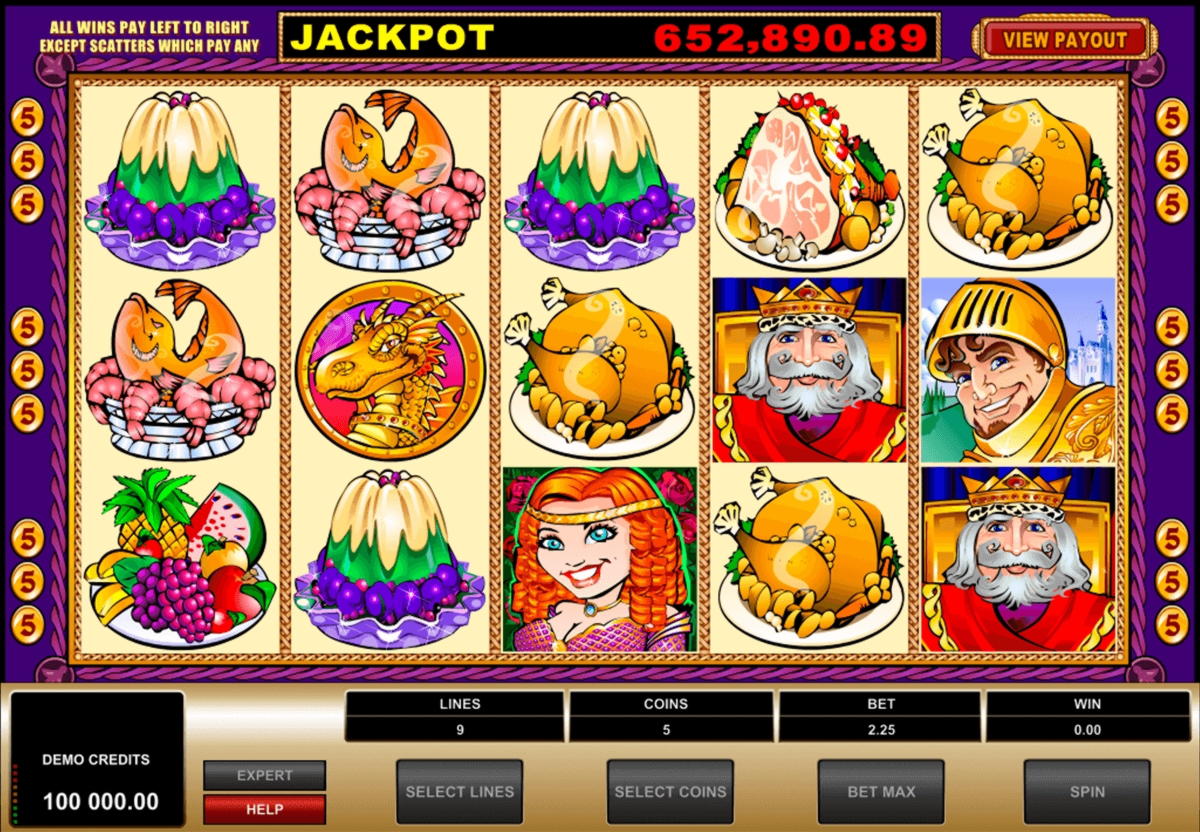The width and height of the screenshot is (1200, 832).
Task: Open the Help screen
Action: 264,809
